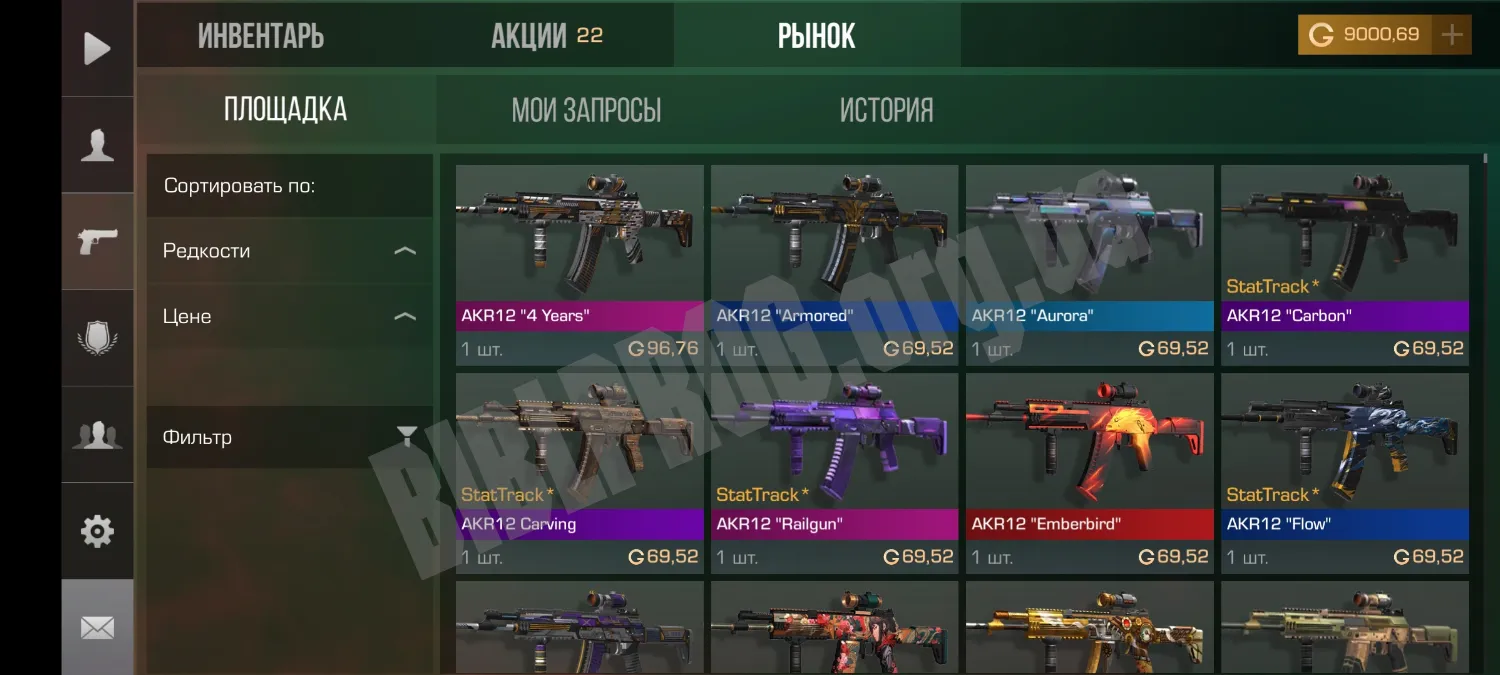Select the AKR12 "Flow" listing
This screenshot has height=675, width=1500.
pos(1344,471)
